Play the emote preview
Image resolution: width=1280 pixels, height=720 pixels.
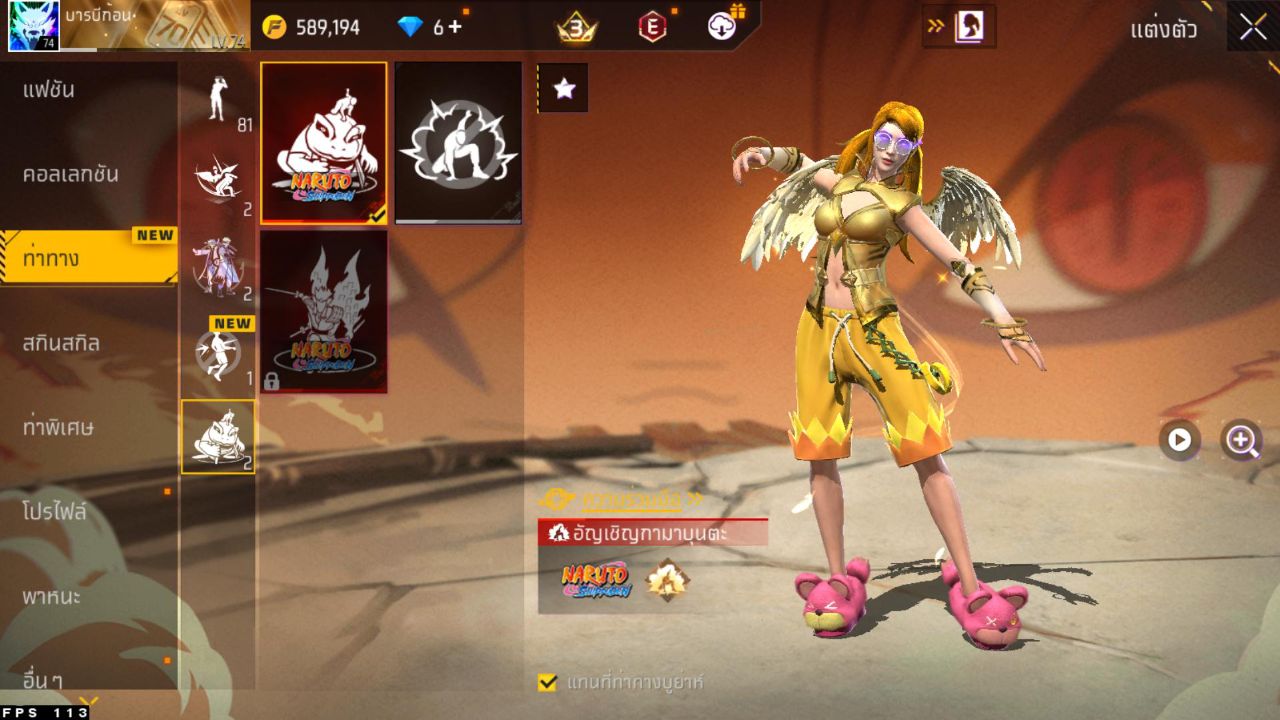[x=1180, y=440]
